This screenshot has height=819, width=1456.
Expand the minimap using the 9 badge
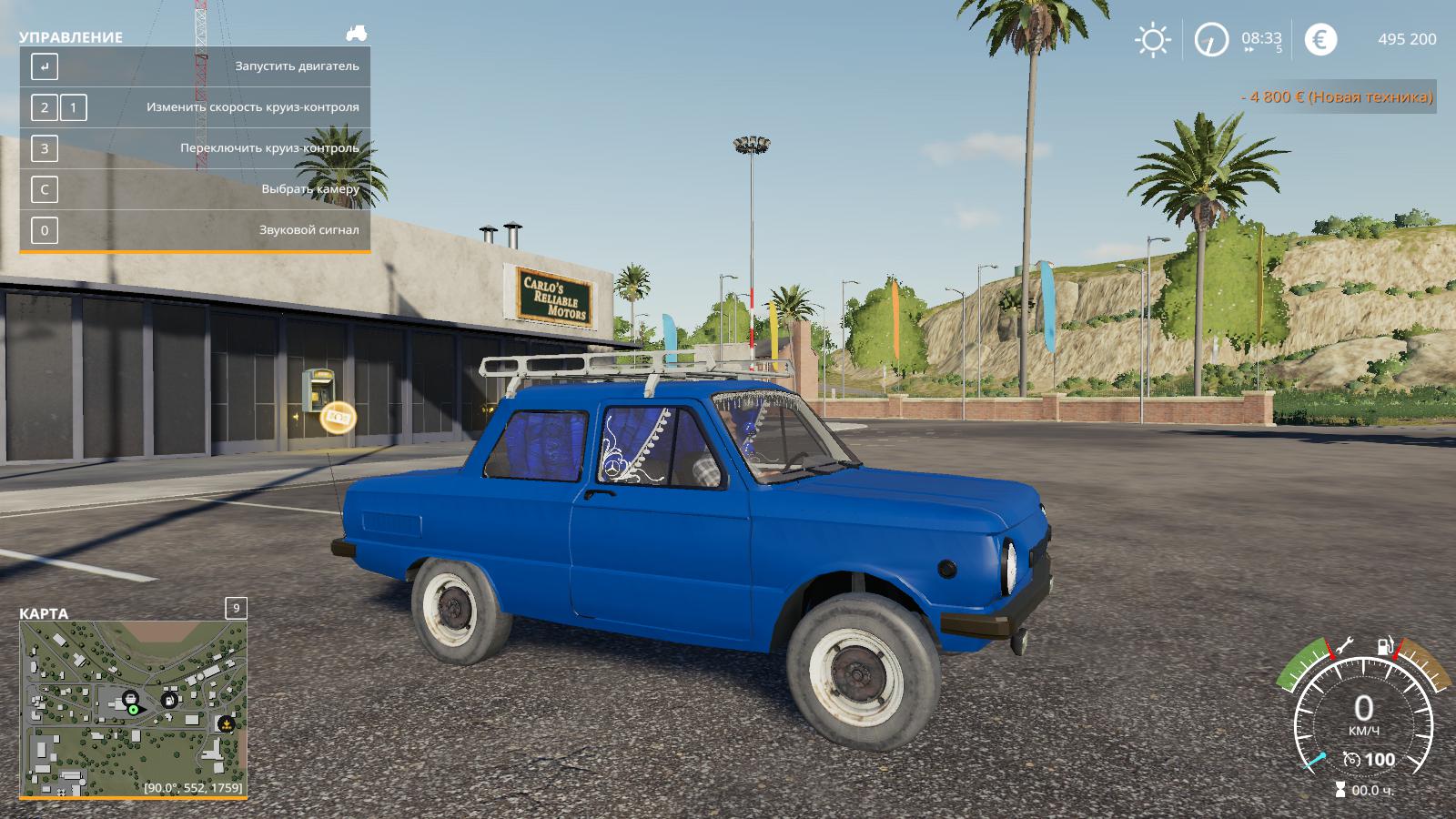pyautogui.click(x=237, y=608)
